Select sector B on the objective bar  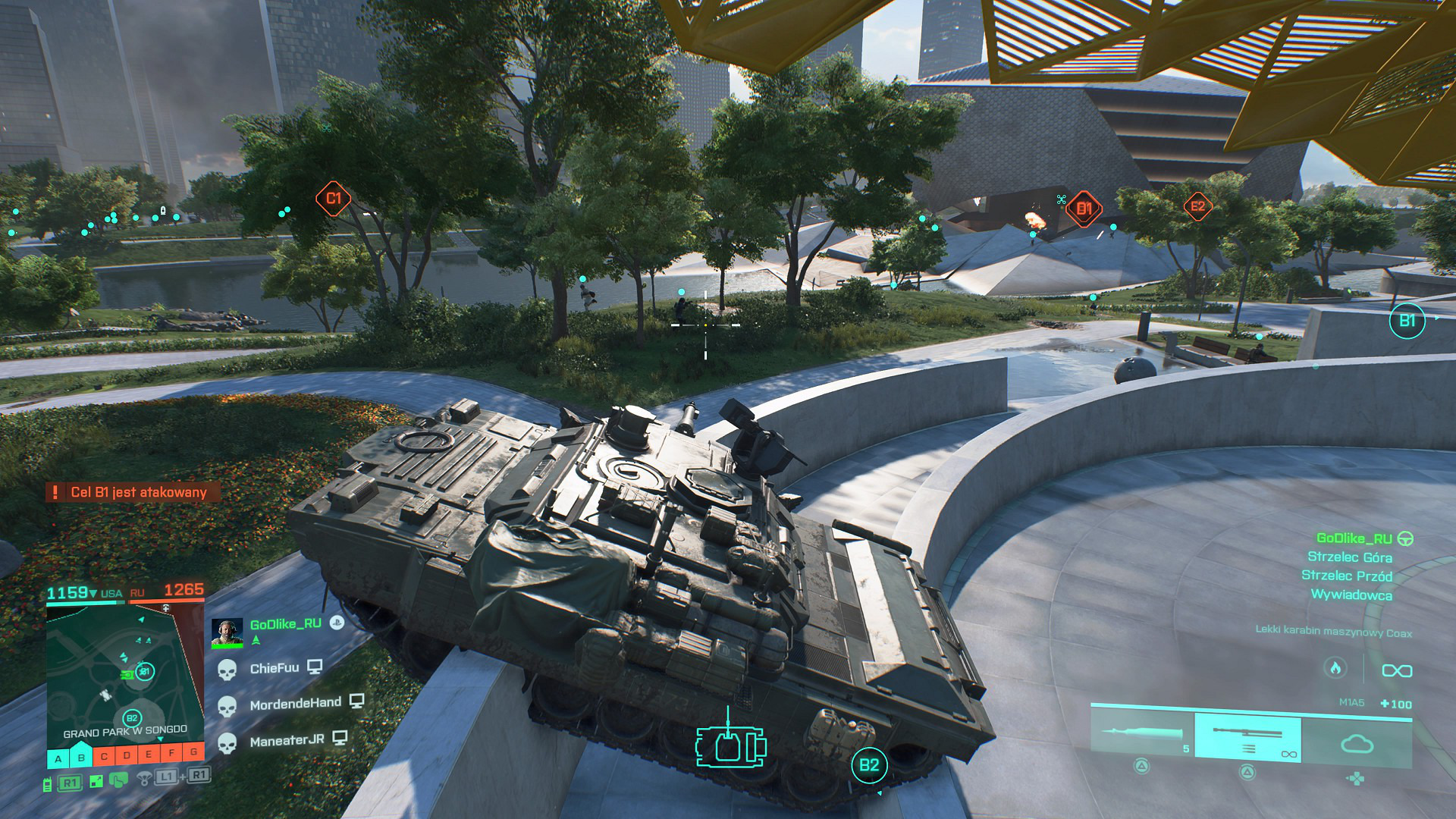(x=81, y=757)
